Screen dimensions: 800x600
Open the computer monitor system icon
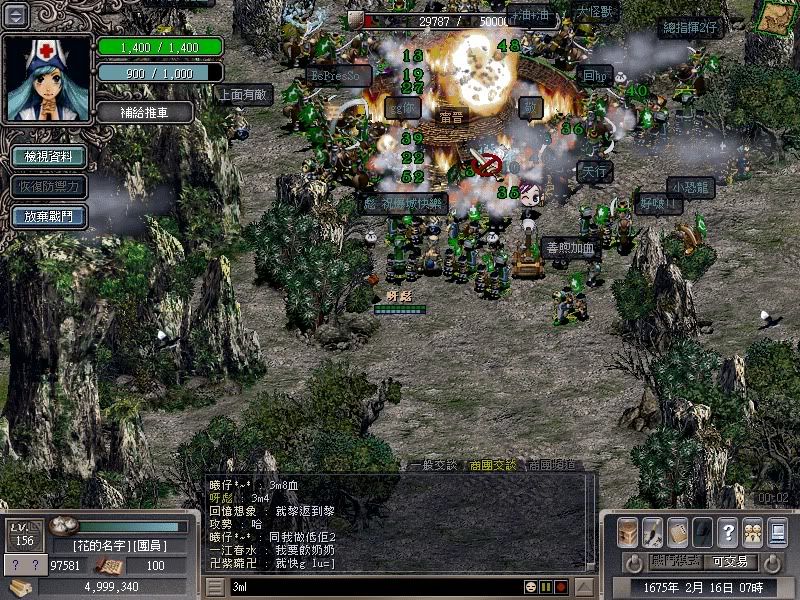click(777, 532)
